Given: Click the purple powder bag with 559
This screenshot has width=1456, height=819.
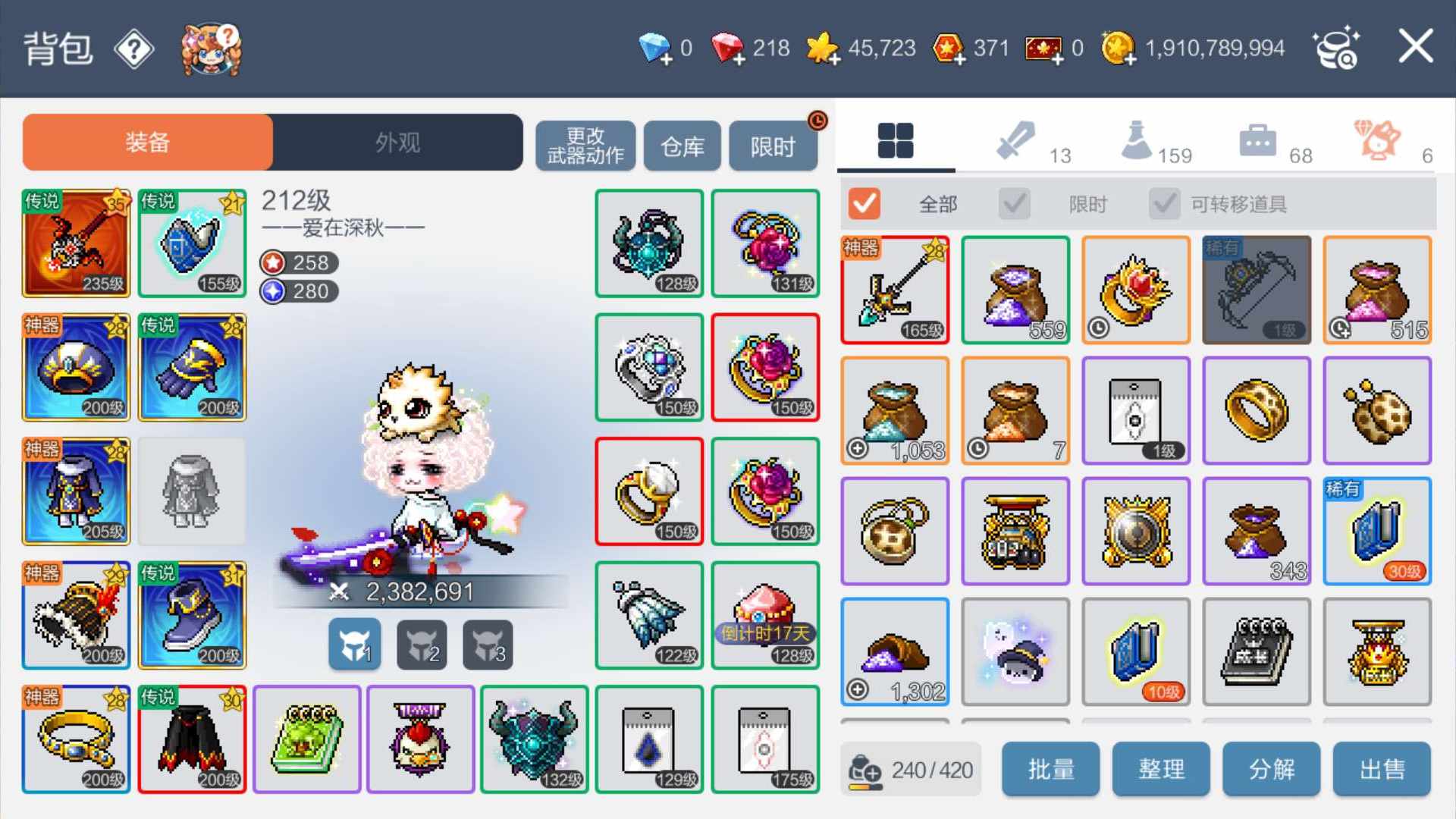Looking at the screenshot, I should [x=1015, y=290].
